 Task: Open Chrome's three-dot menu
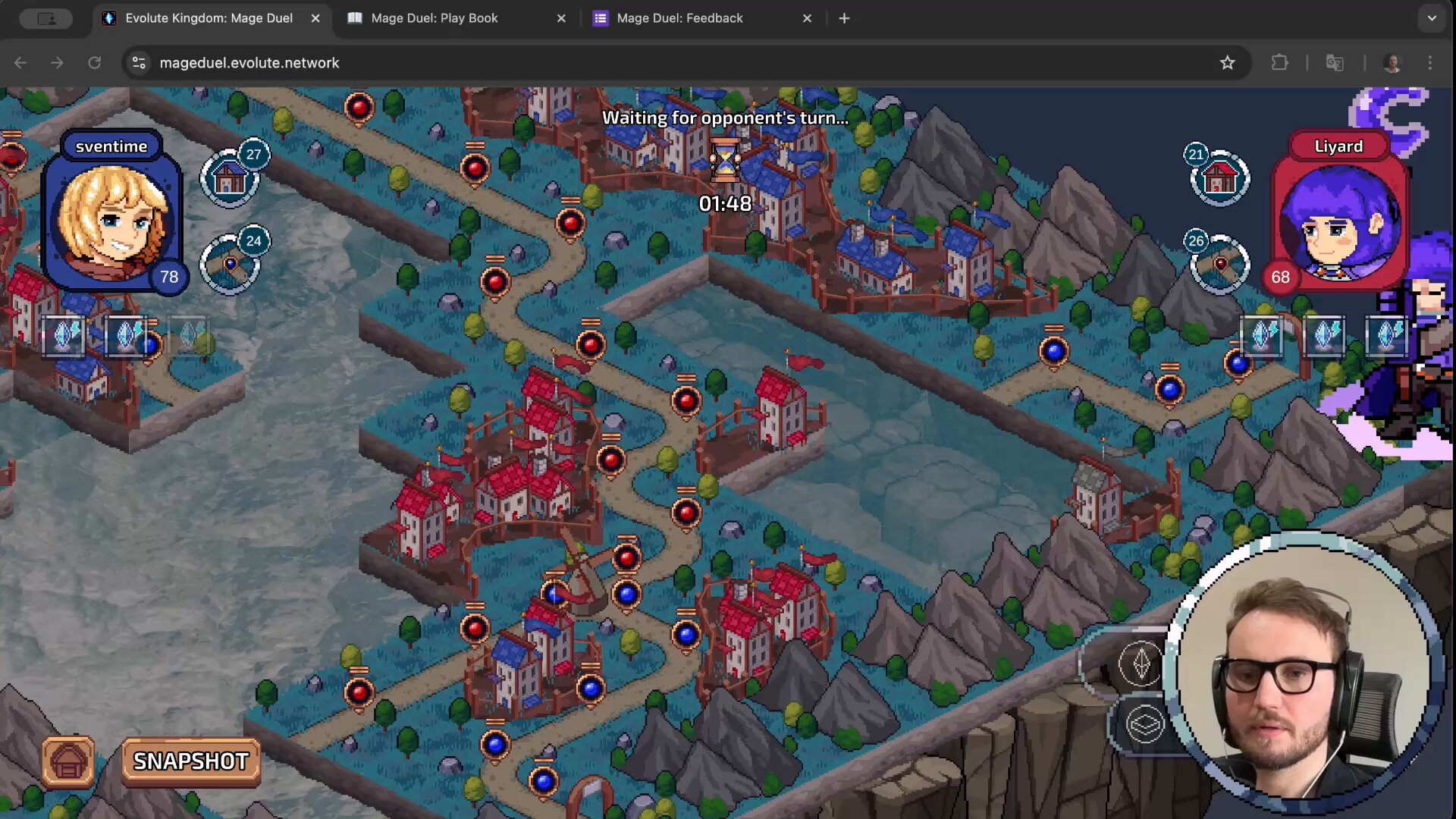[1429, 62]
